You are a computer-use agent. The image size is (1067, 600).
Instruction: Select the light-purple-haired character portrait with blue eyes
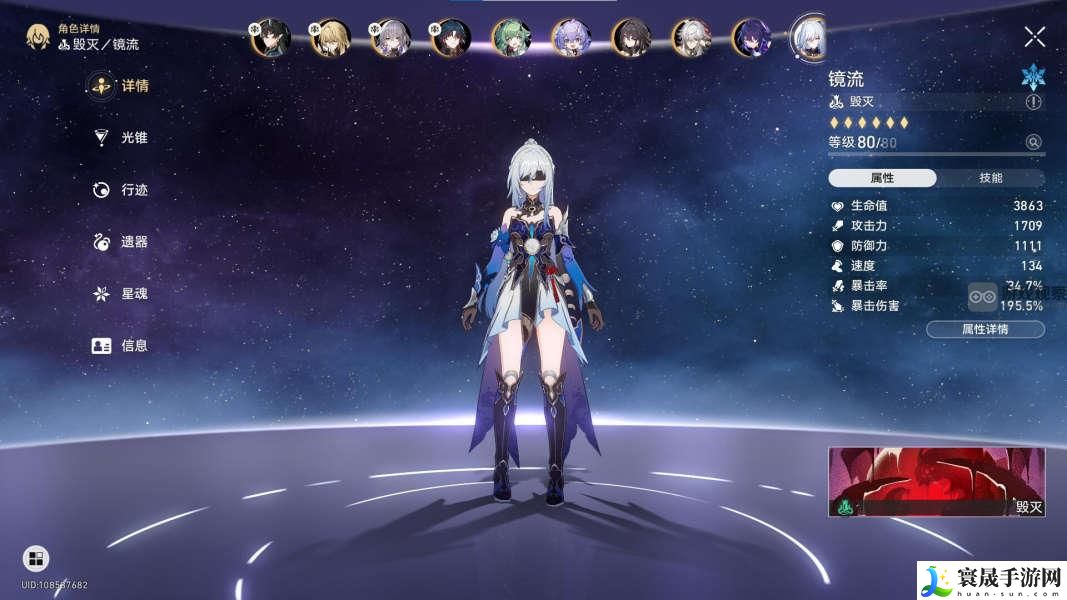(x=571, y=38)
